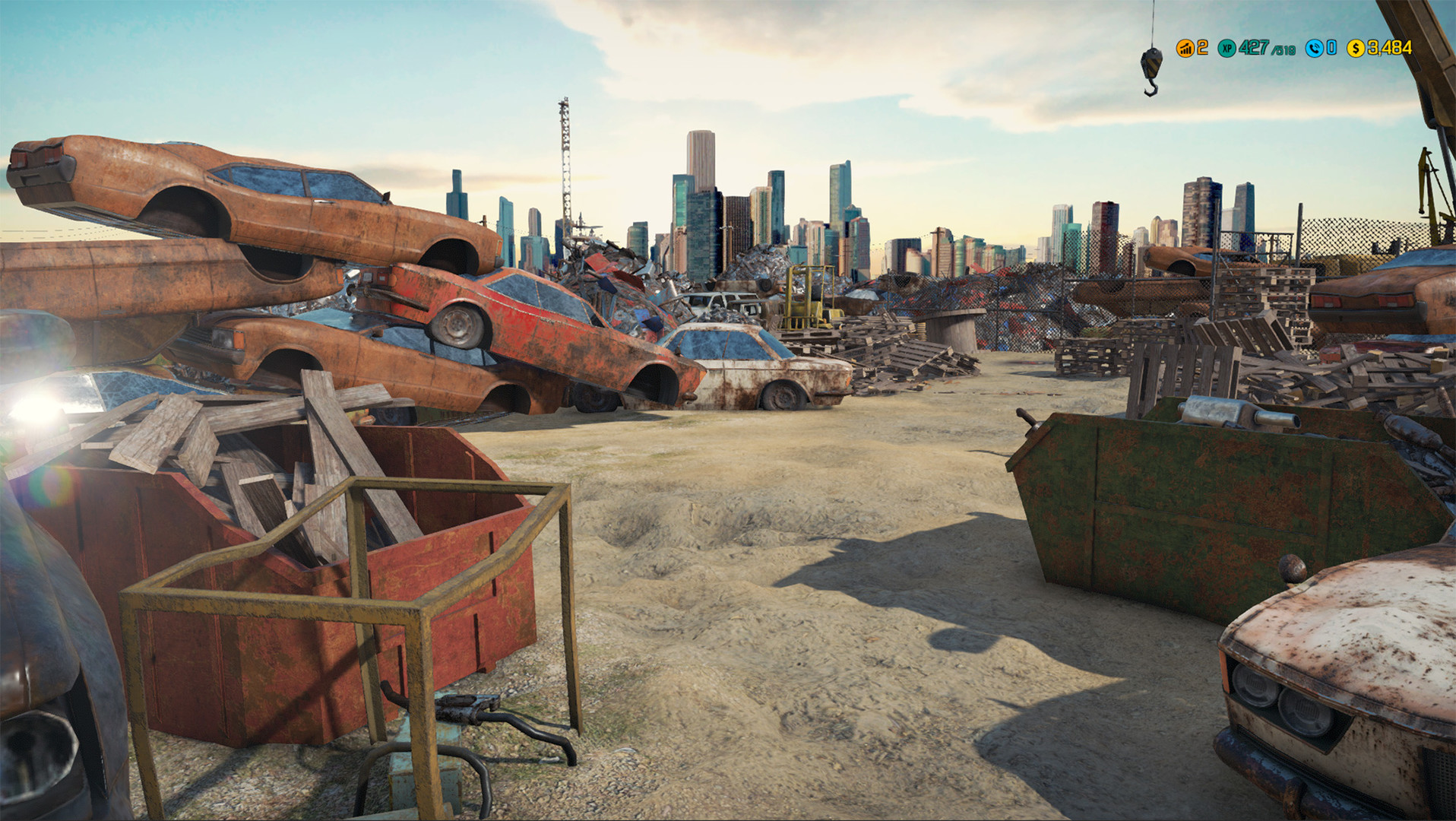Open the blue phone icon

tap(1313, 48)
